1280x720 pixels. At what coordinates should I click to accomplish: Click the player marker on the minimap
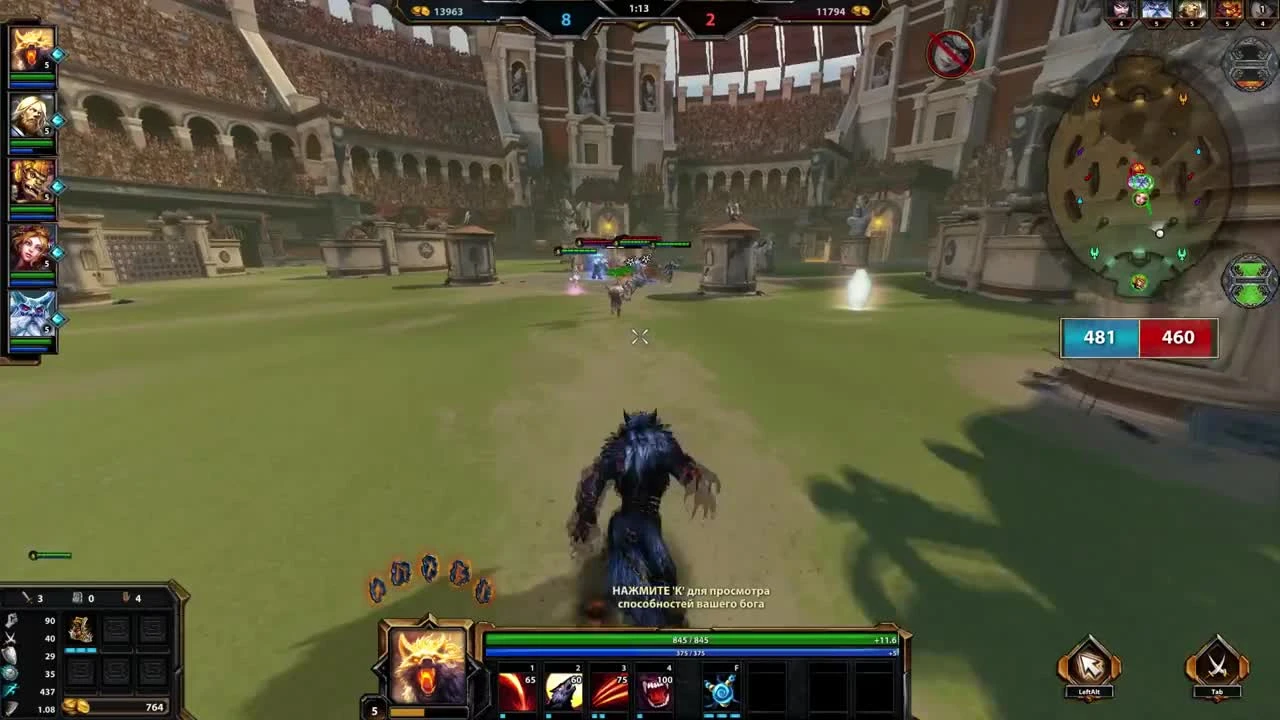tap(1140, 200)
